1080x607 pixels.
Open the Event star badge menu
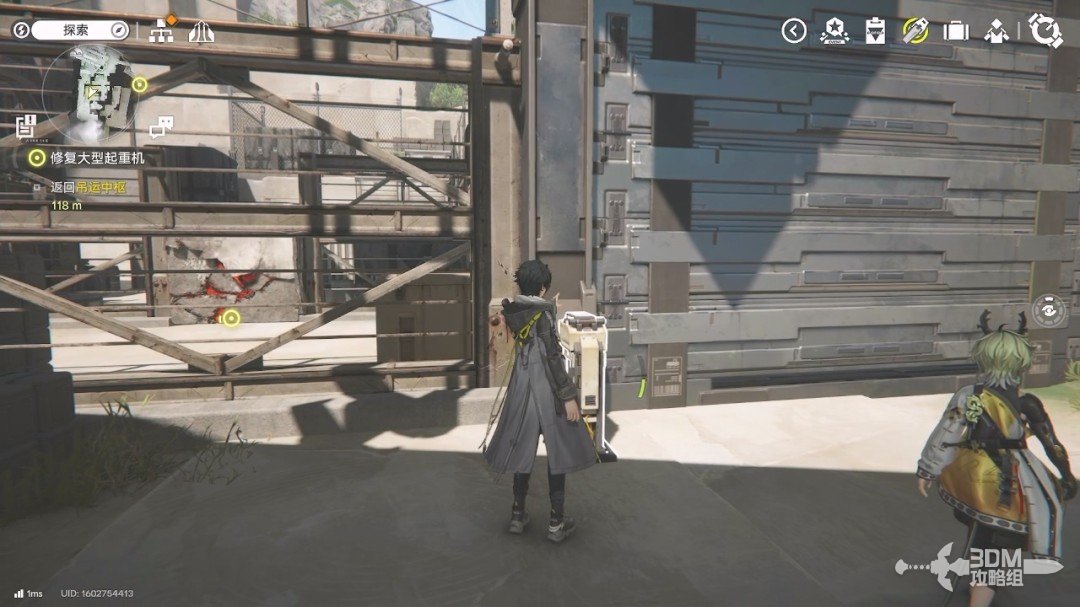[834, 31]
